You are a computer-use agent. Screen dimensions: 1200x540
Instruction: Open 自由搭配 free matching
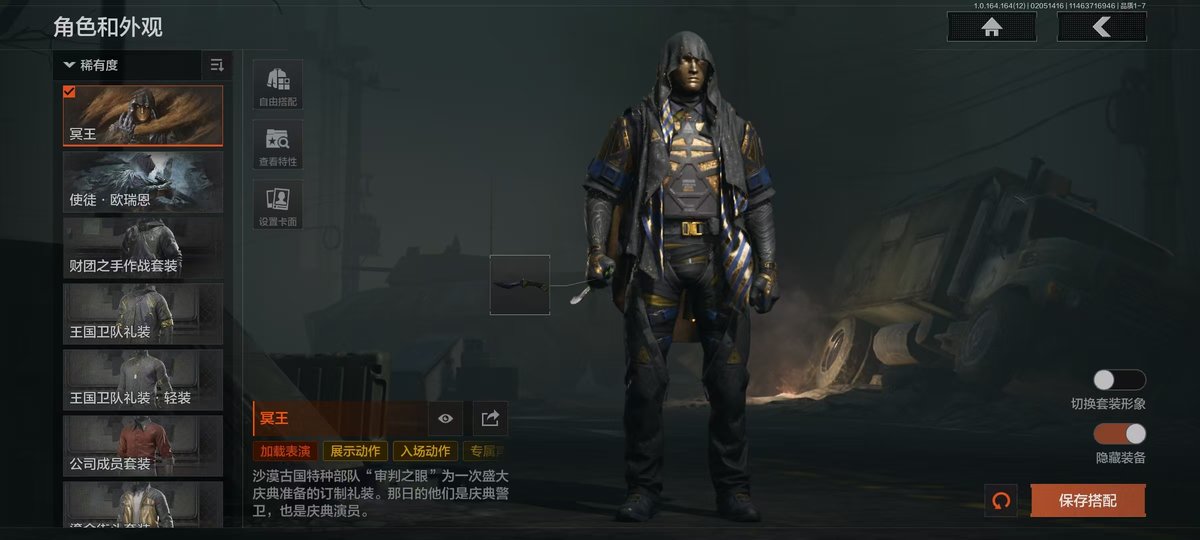pos(278,85)
